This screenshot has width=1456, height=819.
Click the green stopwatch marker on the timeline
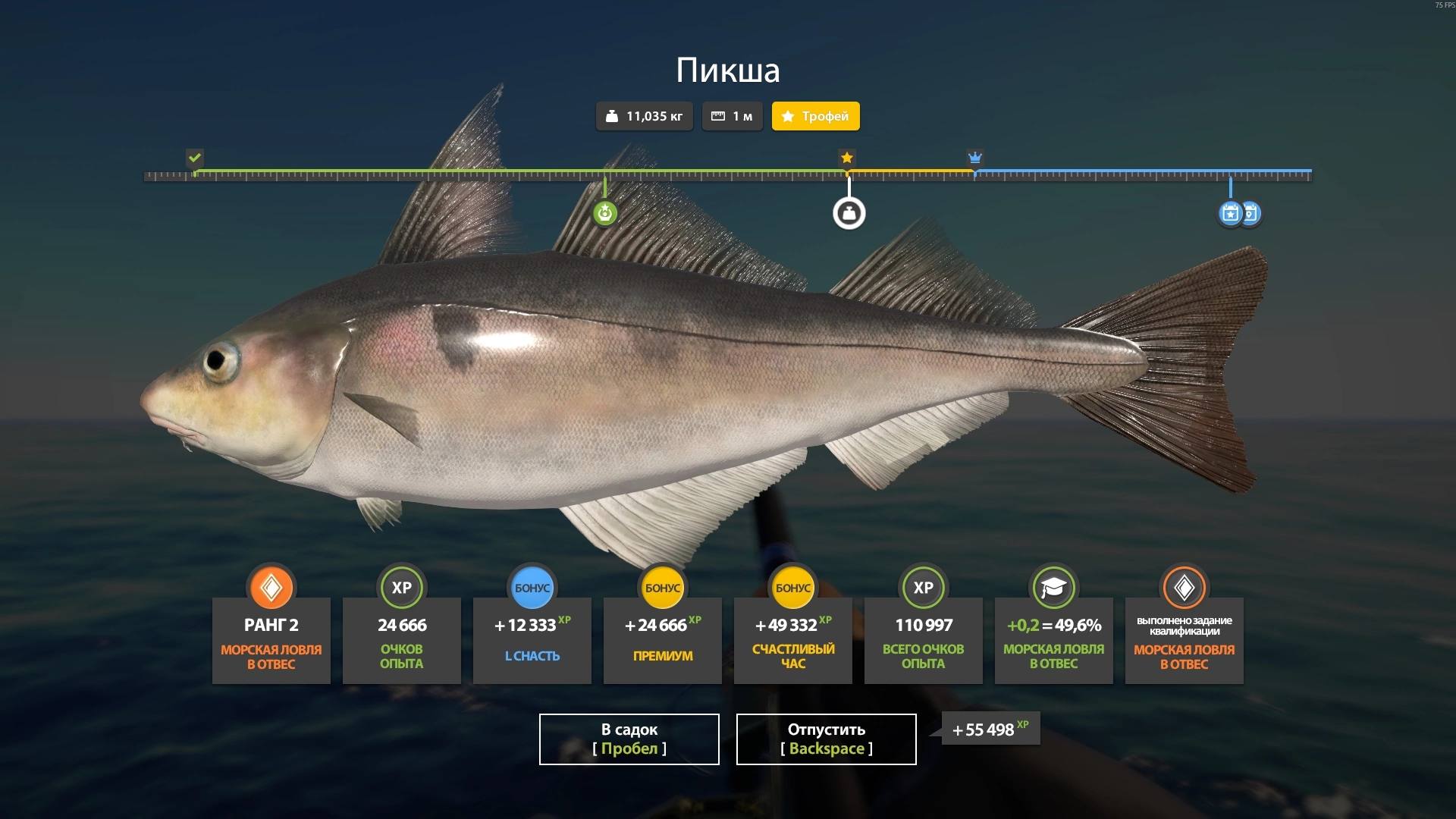[604, 215]
